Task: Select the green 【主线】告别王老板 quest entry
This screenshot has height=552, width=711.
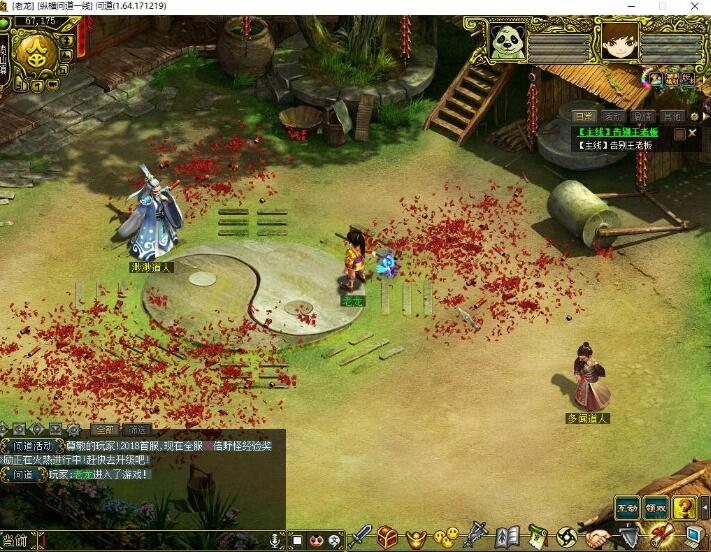Action: click(620, 132)
